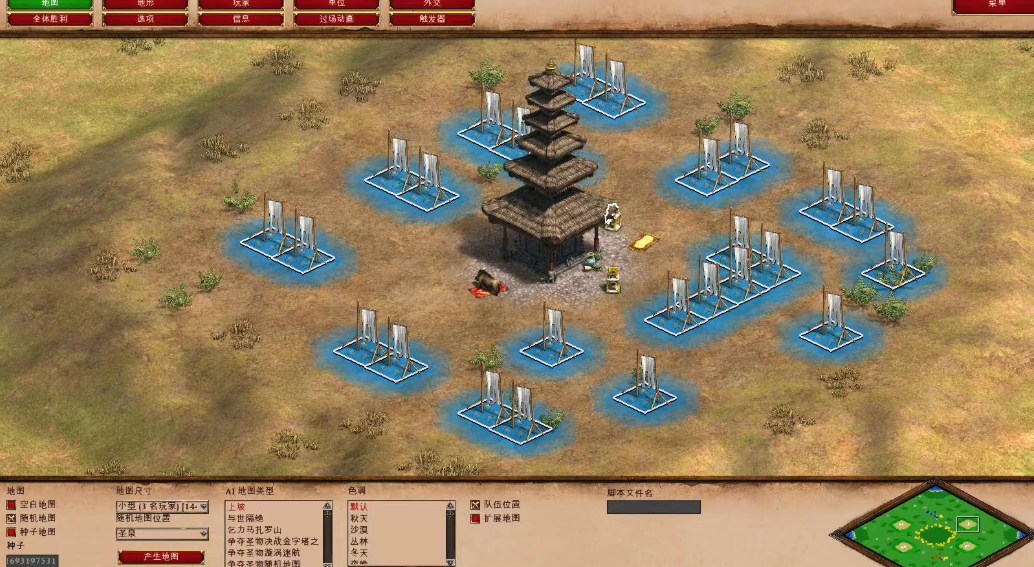Open the 单位 (Units) tab
The image size is (1034, 567).
coord(336,4)
